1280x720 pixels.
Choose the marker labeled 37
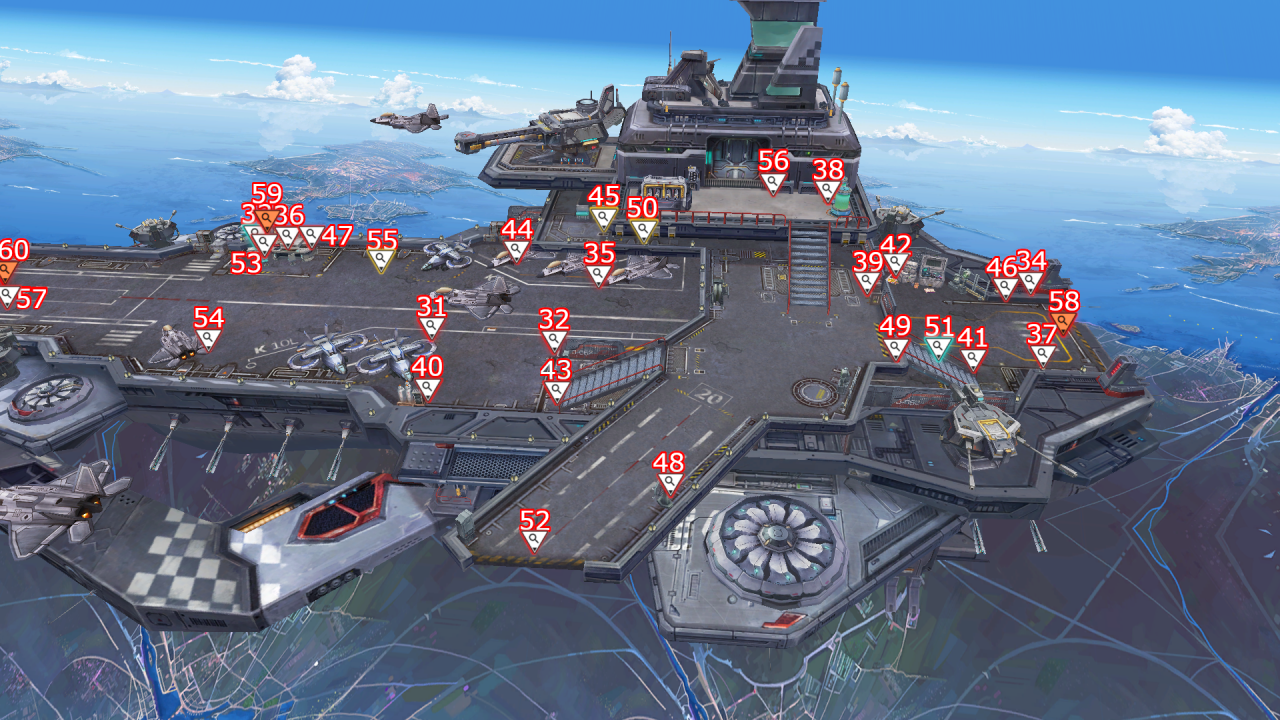tap(1042, 355)
